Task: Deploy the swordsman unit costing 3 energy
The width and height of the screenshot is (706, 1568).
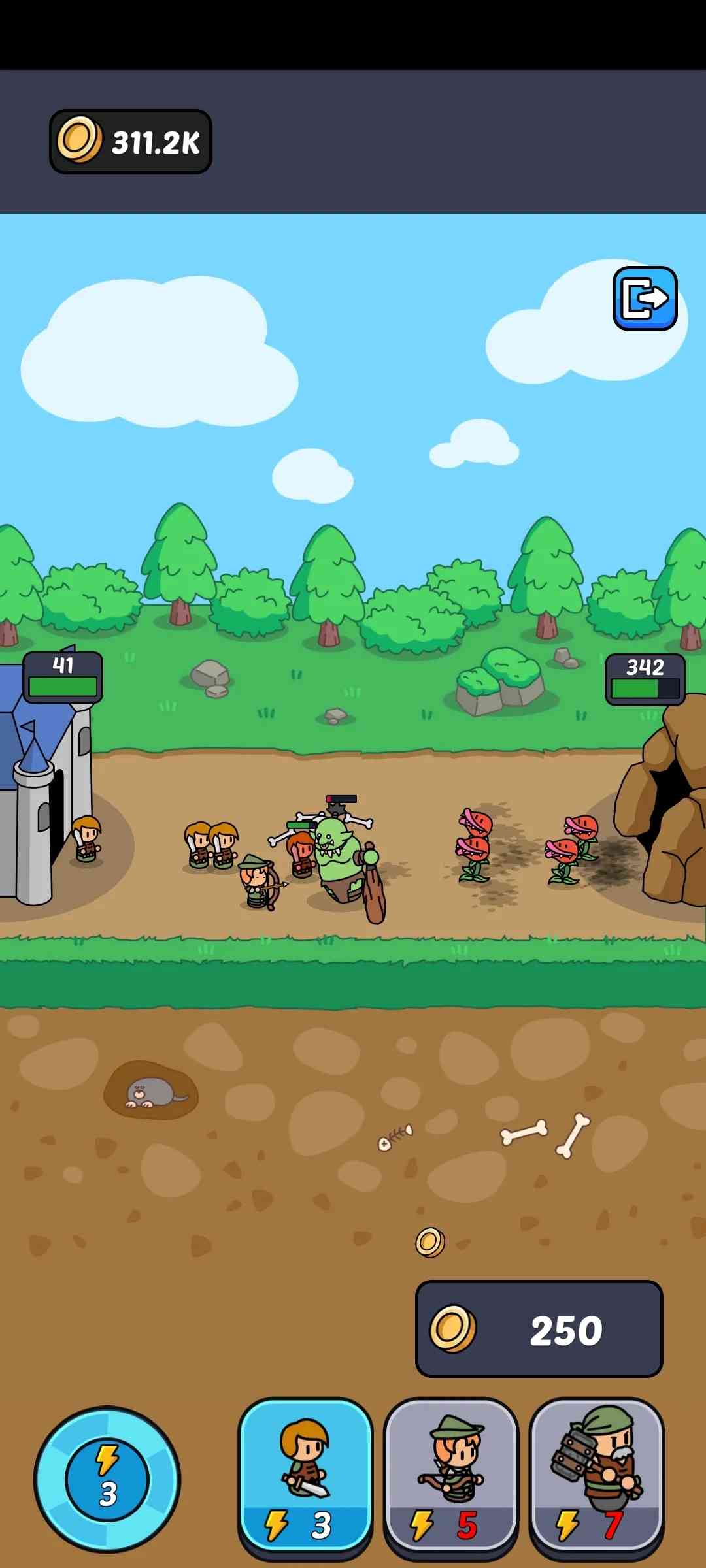Action: click(x=305, y=1475)
